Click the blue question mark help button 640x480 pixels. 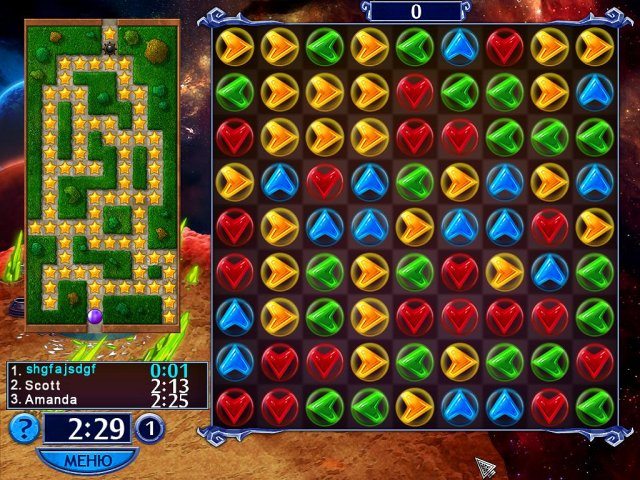(25, 429)
